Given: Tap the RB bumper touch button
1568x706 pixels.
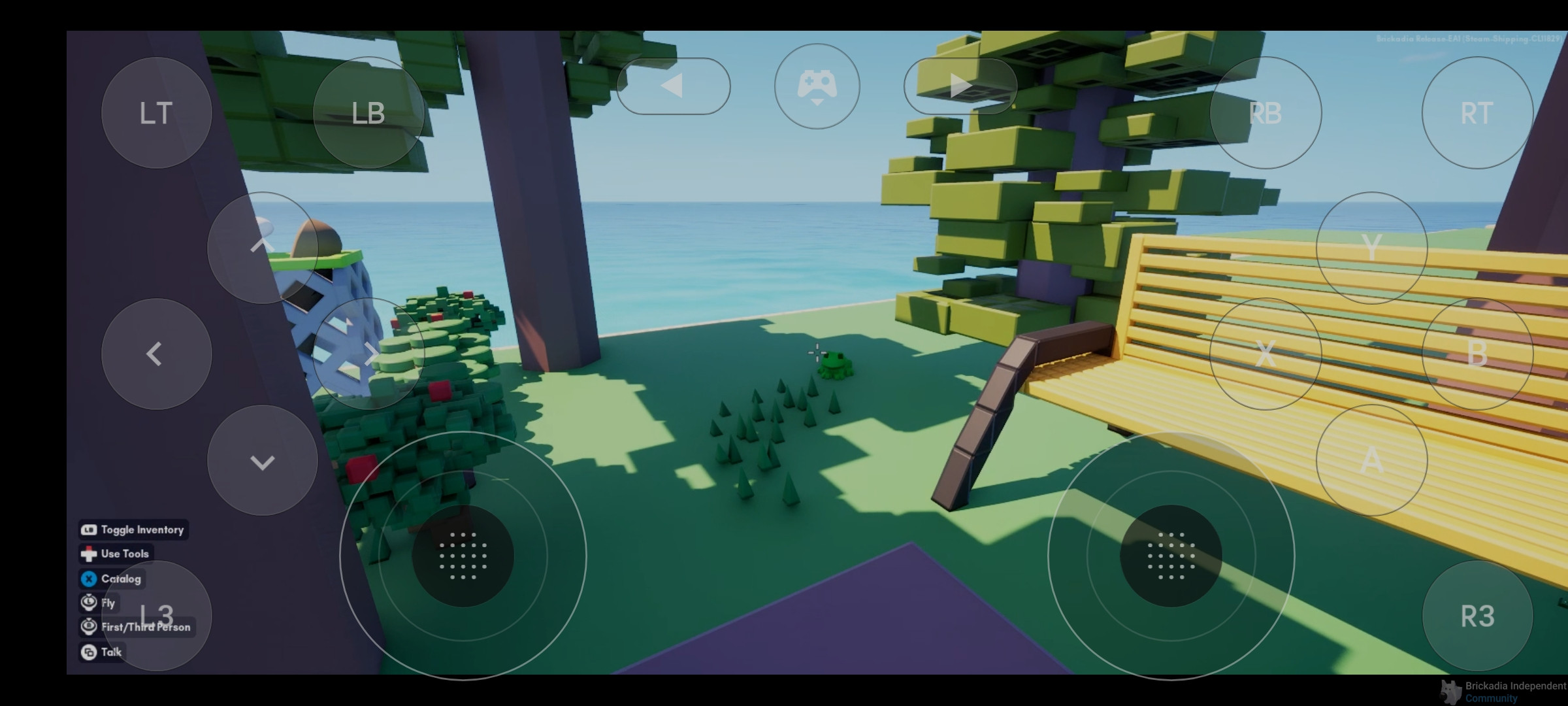Looking at the screenshot, I should 1266,112.
